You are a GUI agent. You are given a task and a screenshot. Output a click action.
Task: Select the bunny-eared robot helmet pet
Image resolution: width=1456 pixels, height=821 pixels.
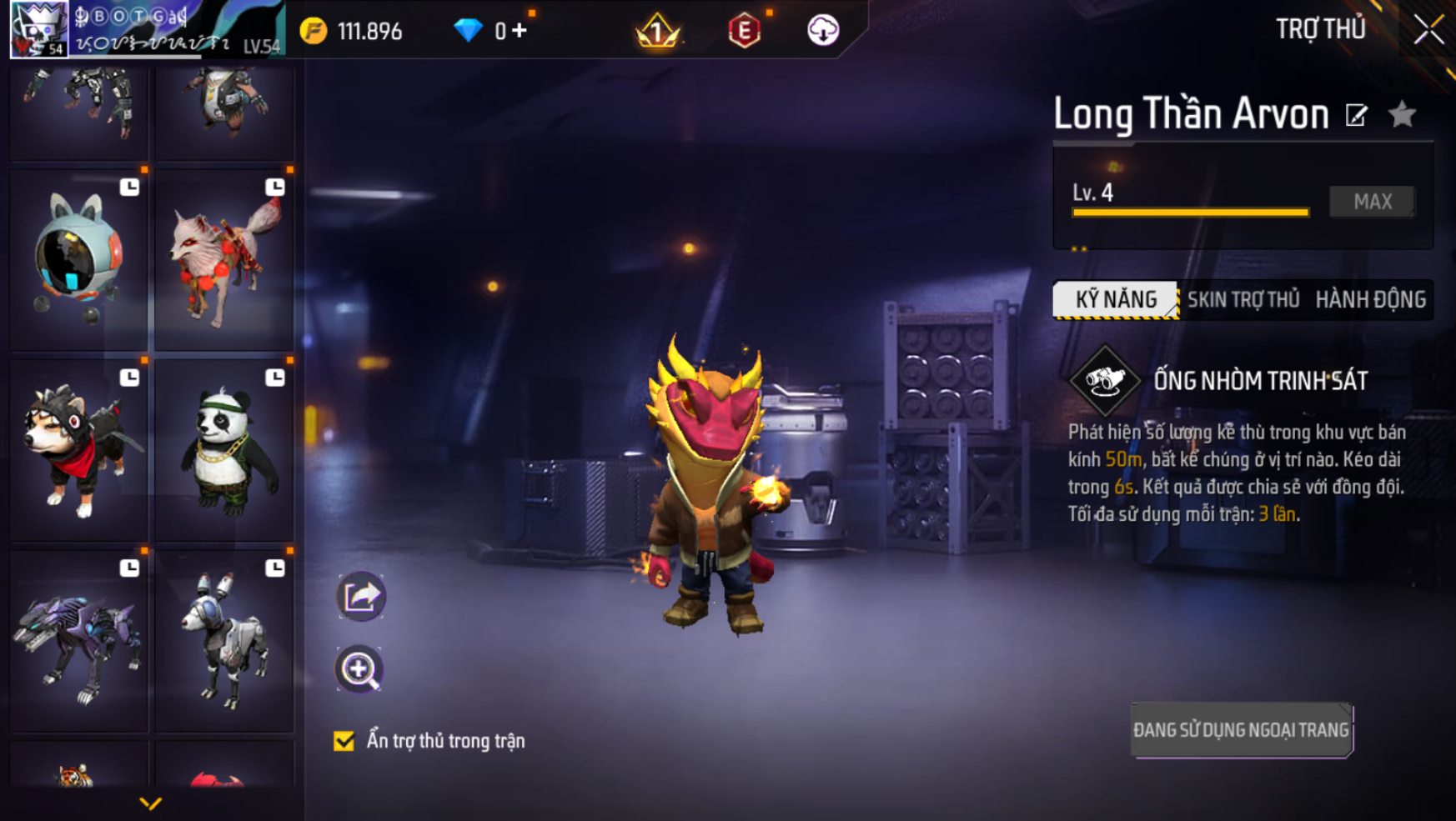pyautogui.click(x=78, y=260)
